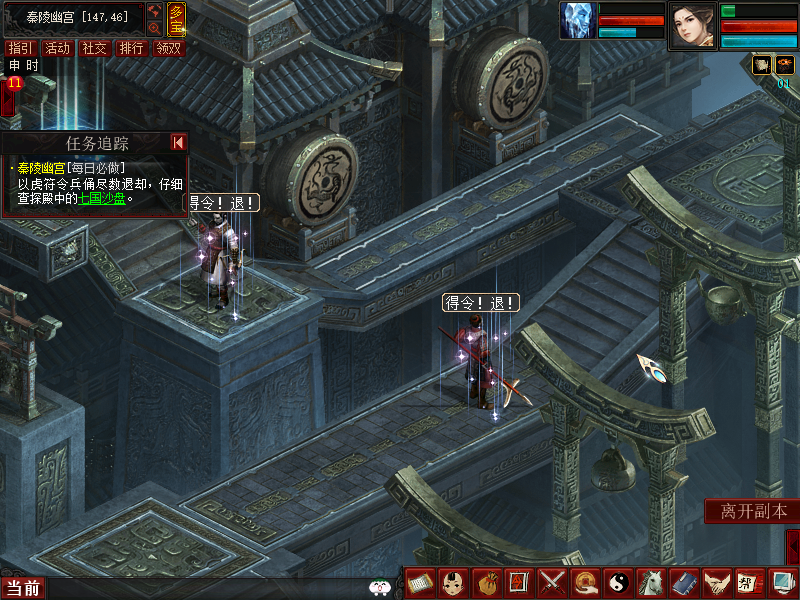800x600 pixels.
Task: Select the ice-faced pet portrait
Action: 578,20
